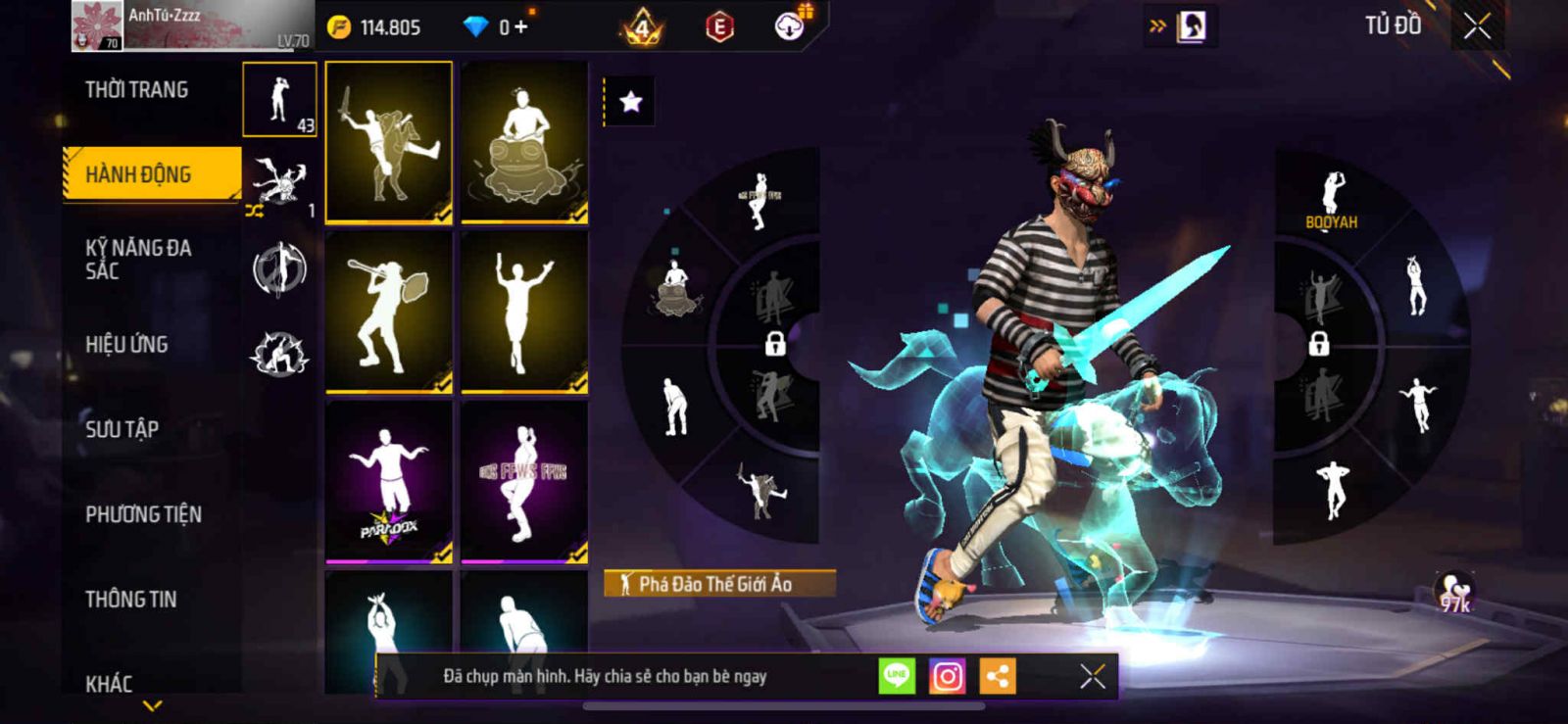The height and width of the screenshot is (724, 1568).
Task: Close the wardrobe with the top-right X
Action: coord(1477,26)
